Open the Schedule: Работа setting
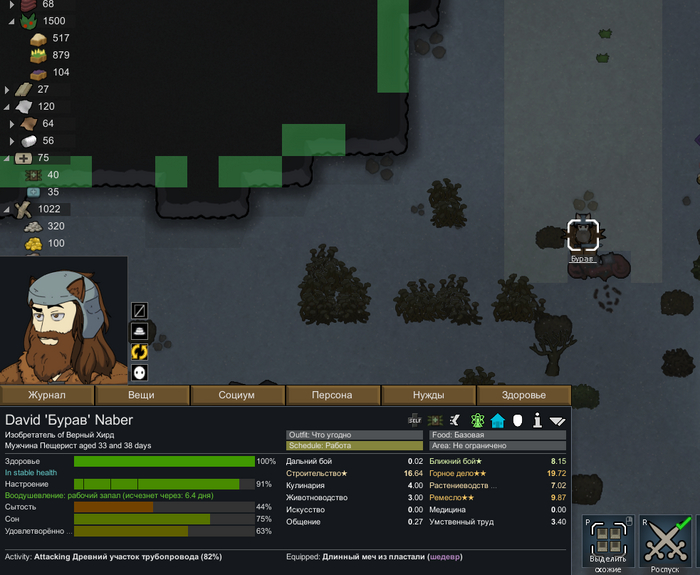700x575 pixels. coord(353,446)
